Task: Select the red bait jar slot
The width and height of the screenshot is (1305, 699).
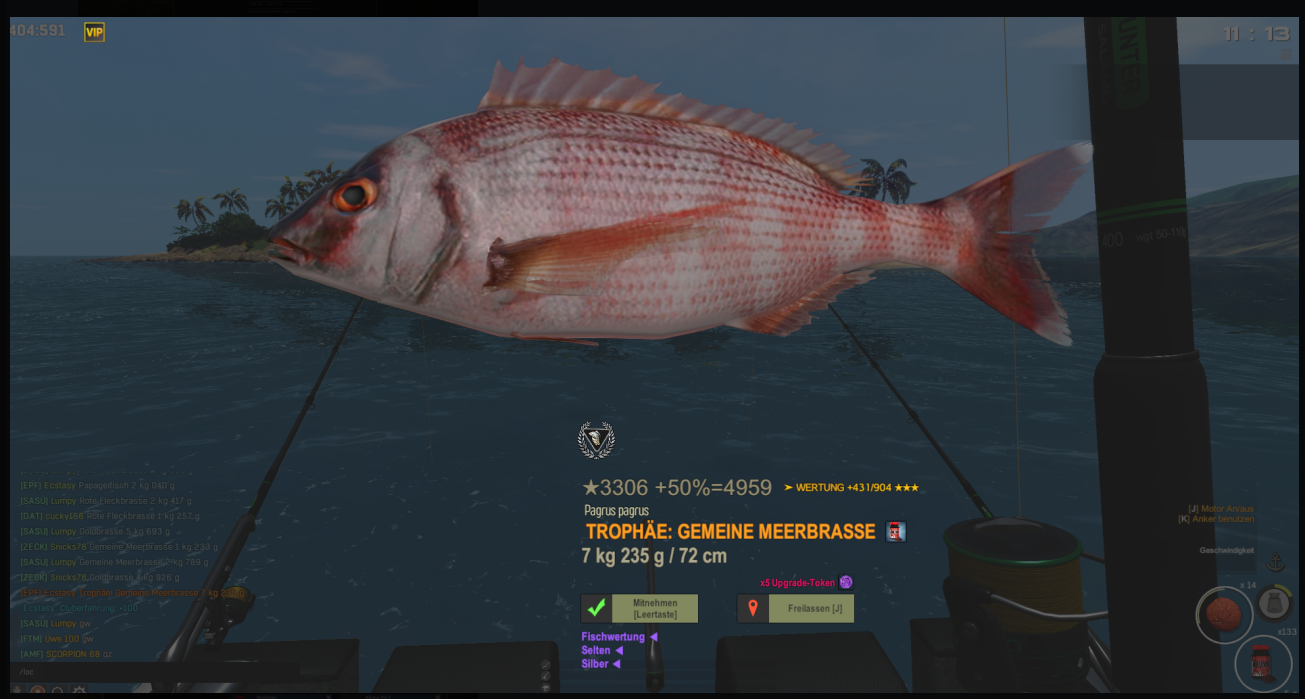Action: 1263,662
